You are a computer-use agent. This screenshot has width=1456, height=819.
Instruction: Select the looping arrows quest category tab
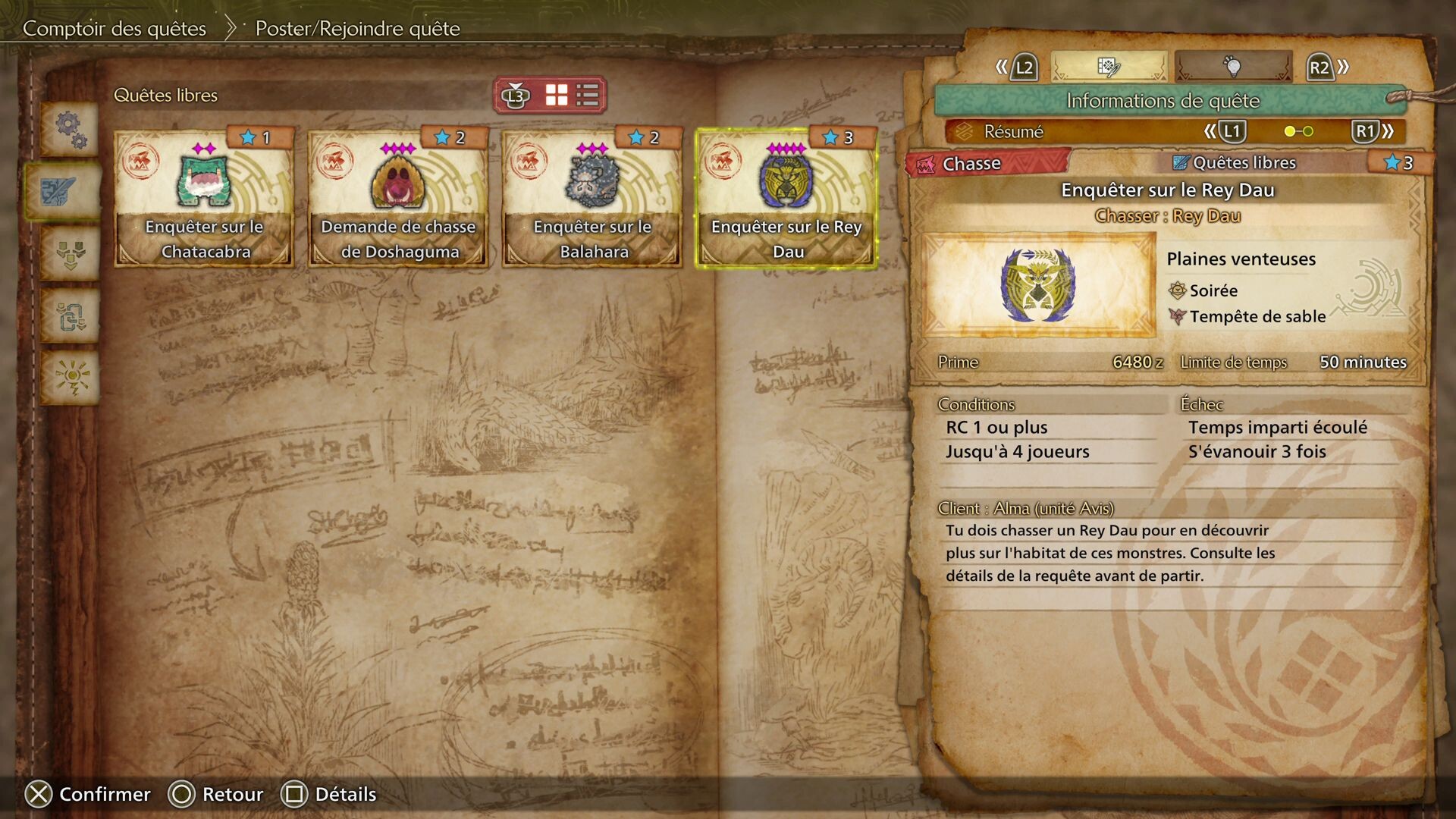click(x=71, y=315)
